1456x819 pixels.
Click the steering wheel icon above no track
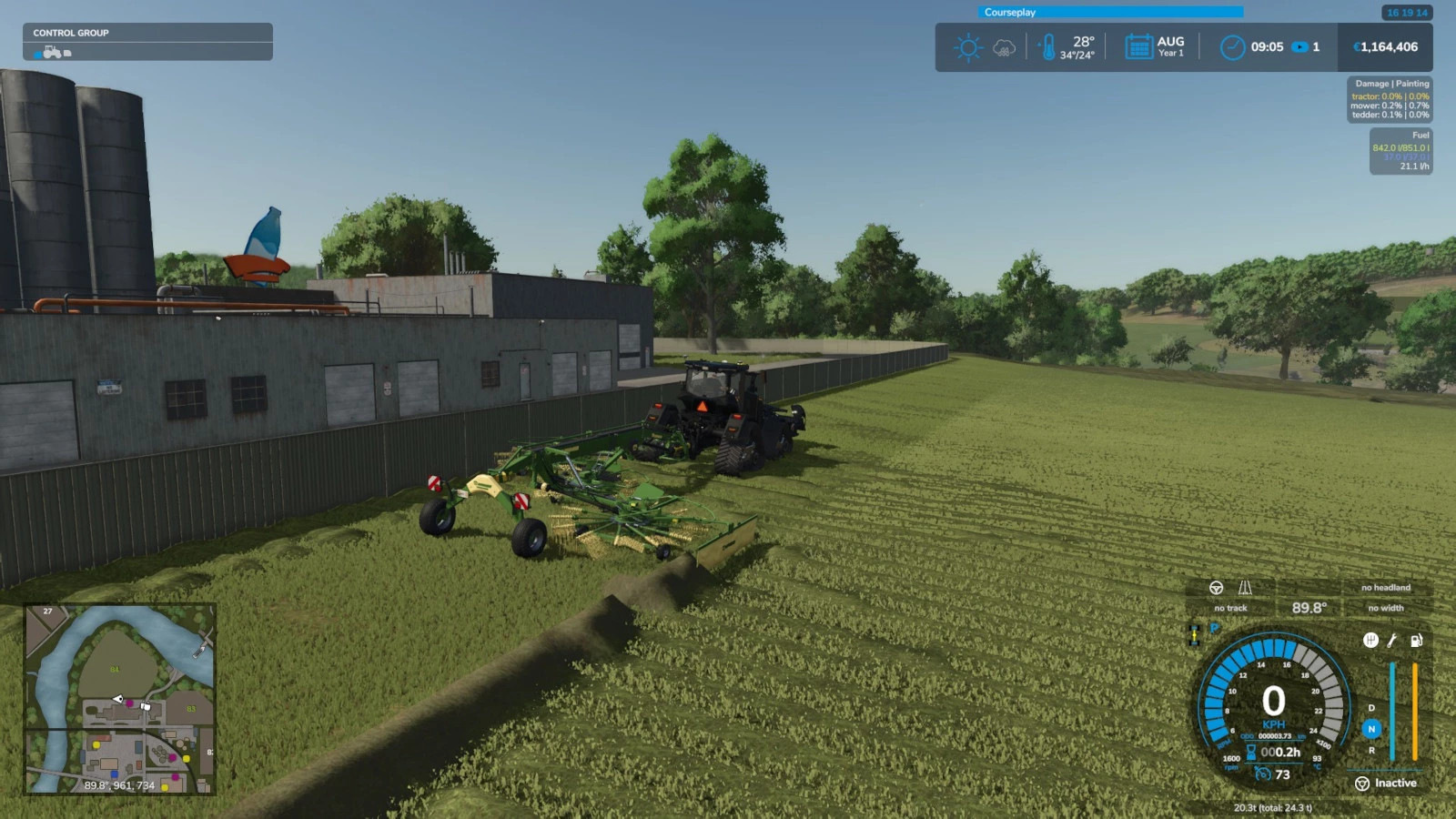[1216, 588]
